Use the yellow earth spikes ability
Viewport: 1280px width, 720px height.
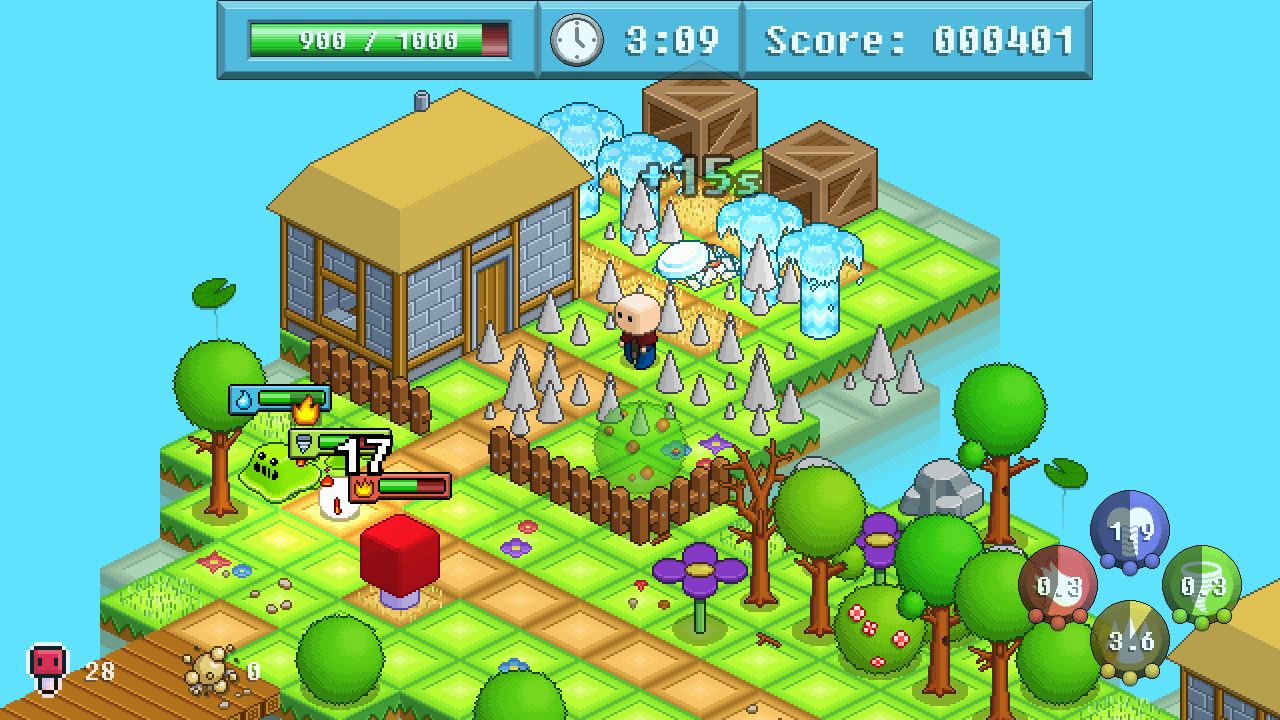pos(1130,641)
